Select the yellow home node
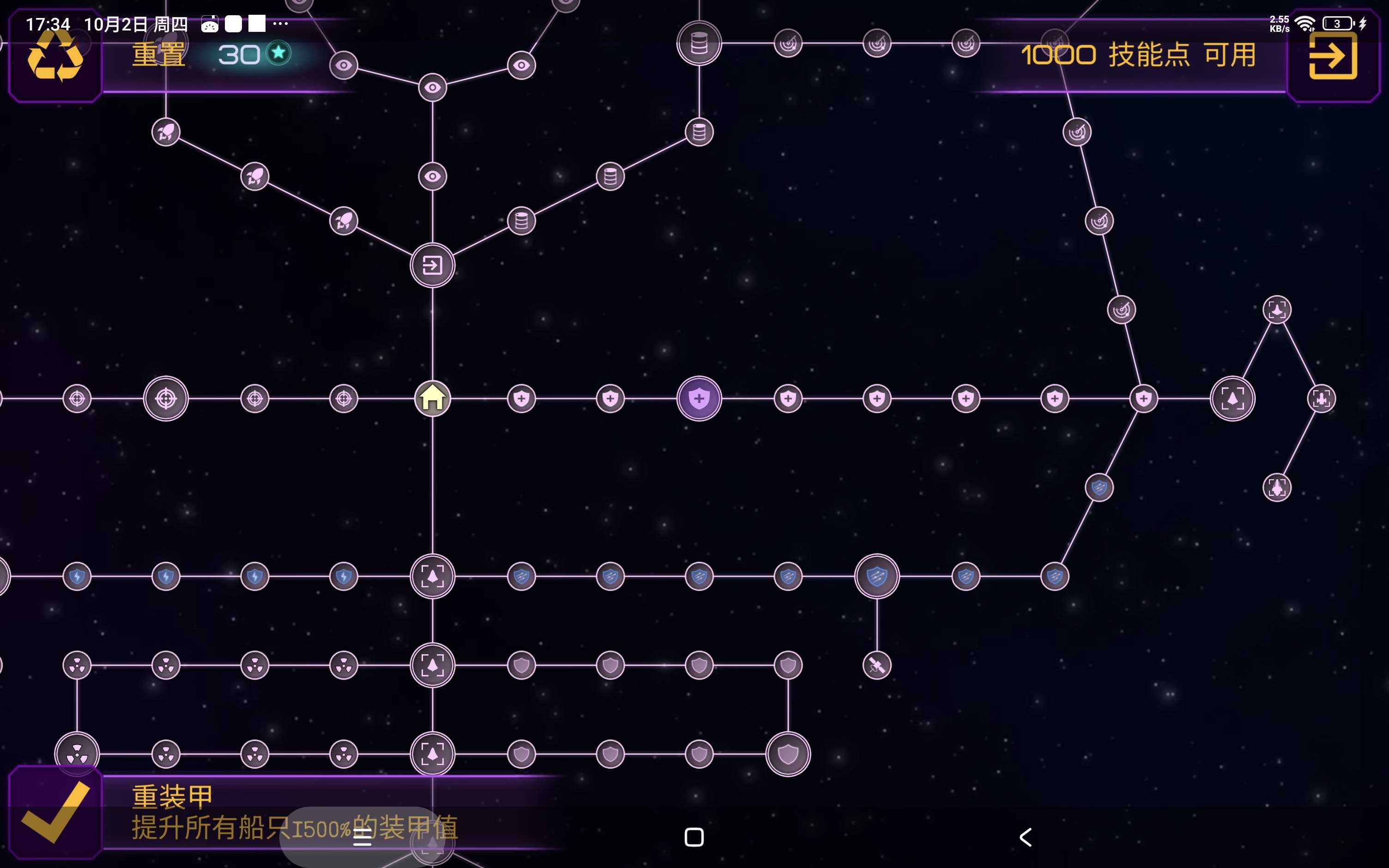This screenshot has width=1389, height=868. tap(432, 398)
